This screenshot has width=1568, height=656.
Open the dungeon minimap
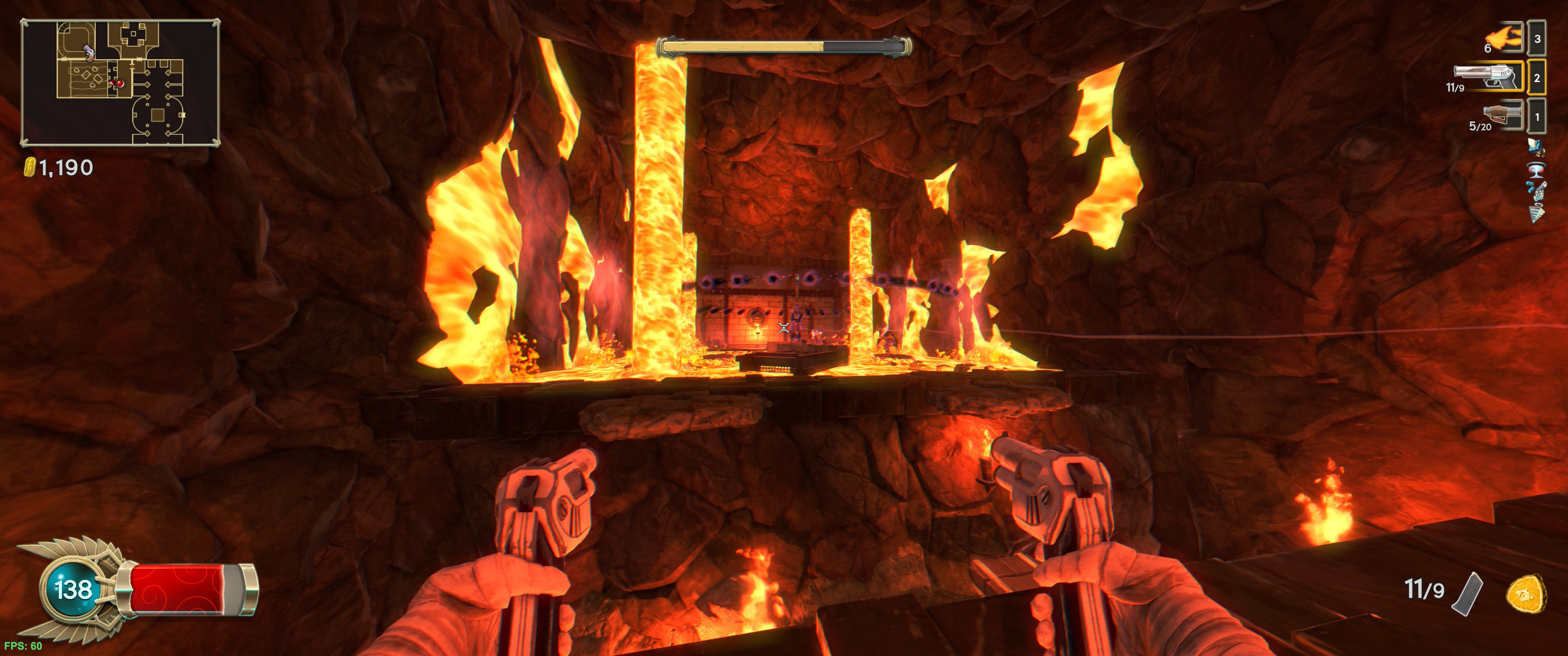tap(120, 83)
